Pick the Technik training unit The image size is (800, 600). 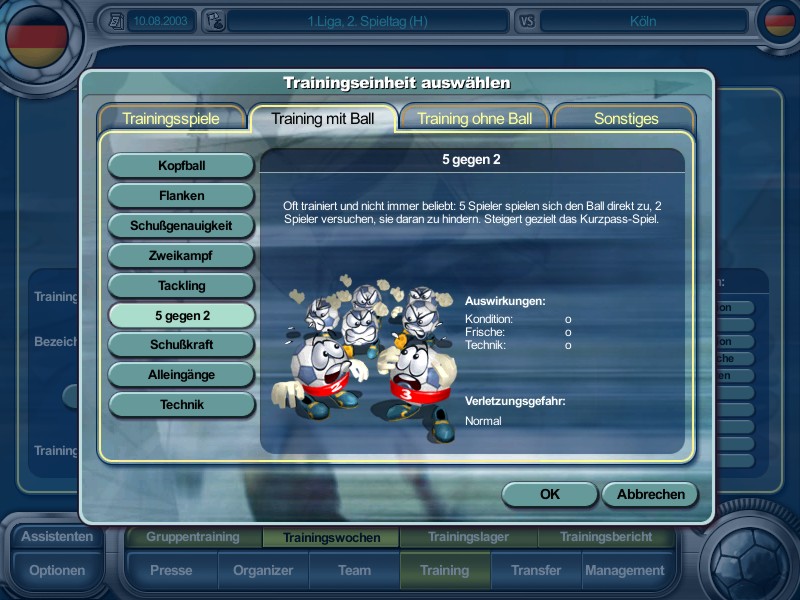181,405
